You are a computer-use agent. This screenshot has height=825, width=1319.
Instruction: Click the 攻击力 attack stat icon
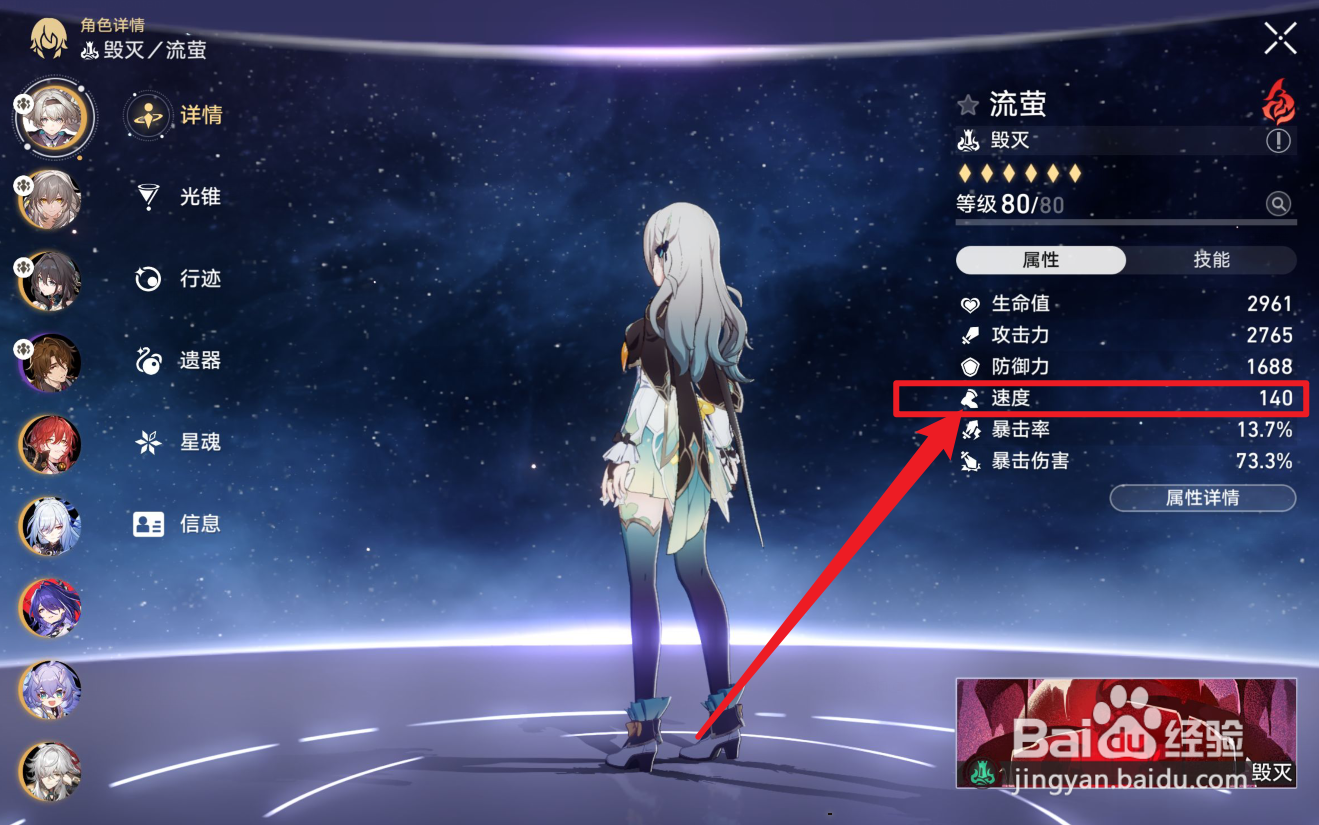pos(968,335)
